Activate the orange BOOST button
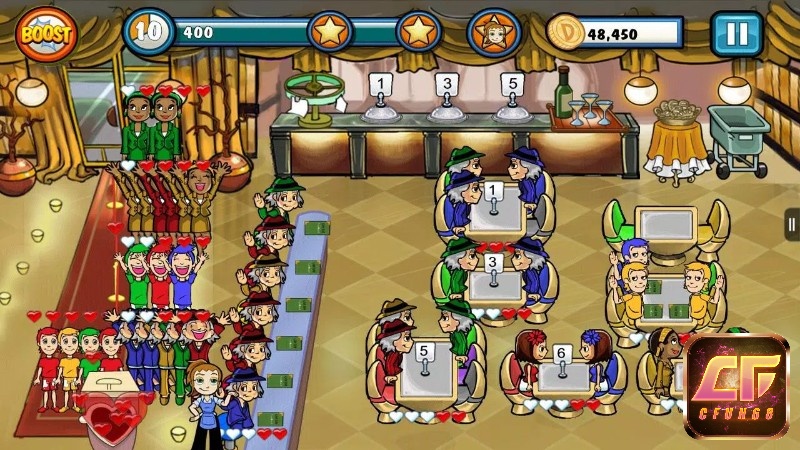 [x=47, y=33]
